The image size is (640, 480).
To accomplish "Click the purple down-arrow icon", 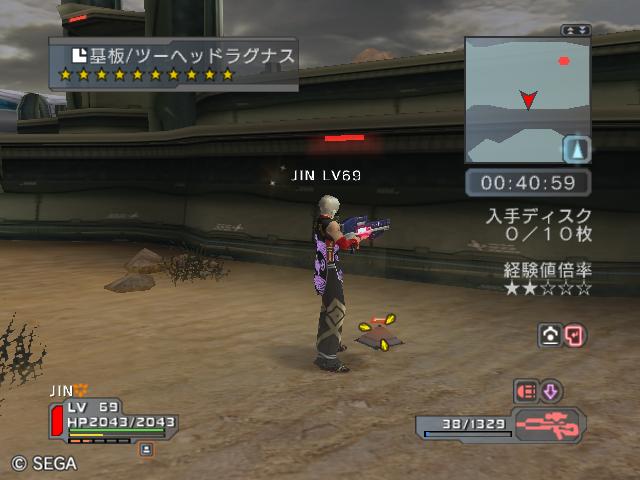I will click(x=552, y=391).
